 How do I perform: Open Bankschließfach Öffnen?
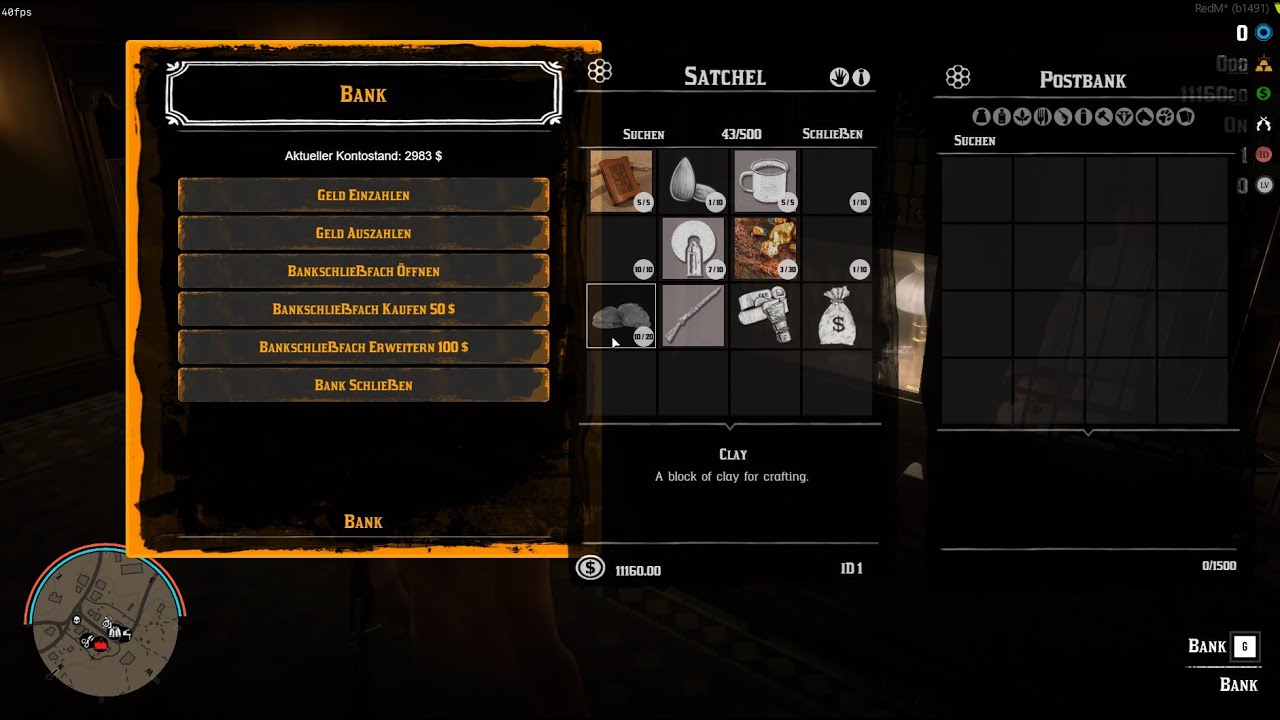(363, 271)
